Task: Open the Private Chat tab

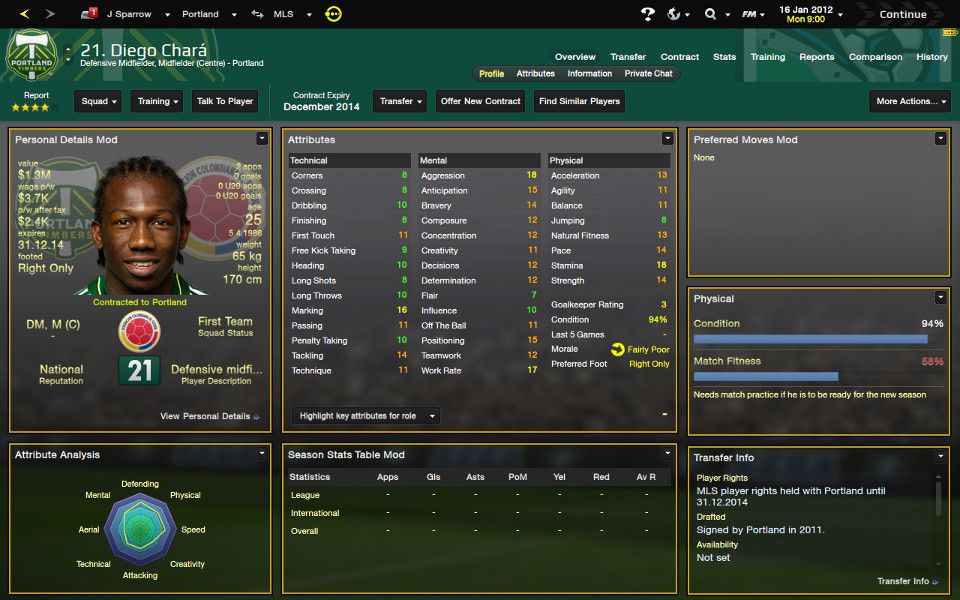Action: pos(649,74)
